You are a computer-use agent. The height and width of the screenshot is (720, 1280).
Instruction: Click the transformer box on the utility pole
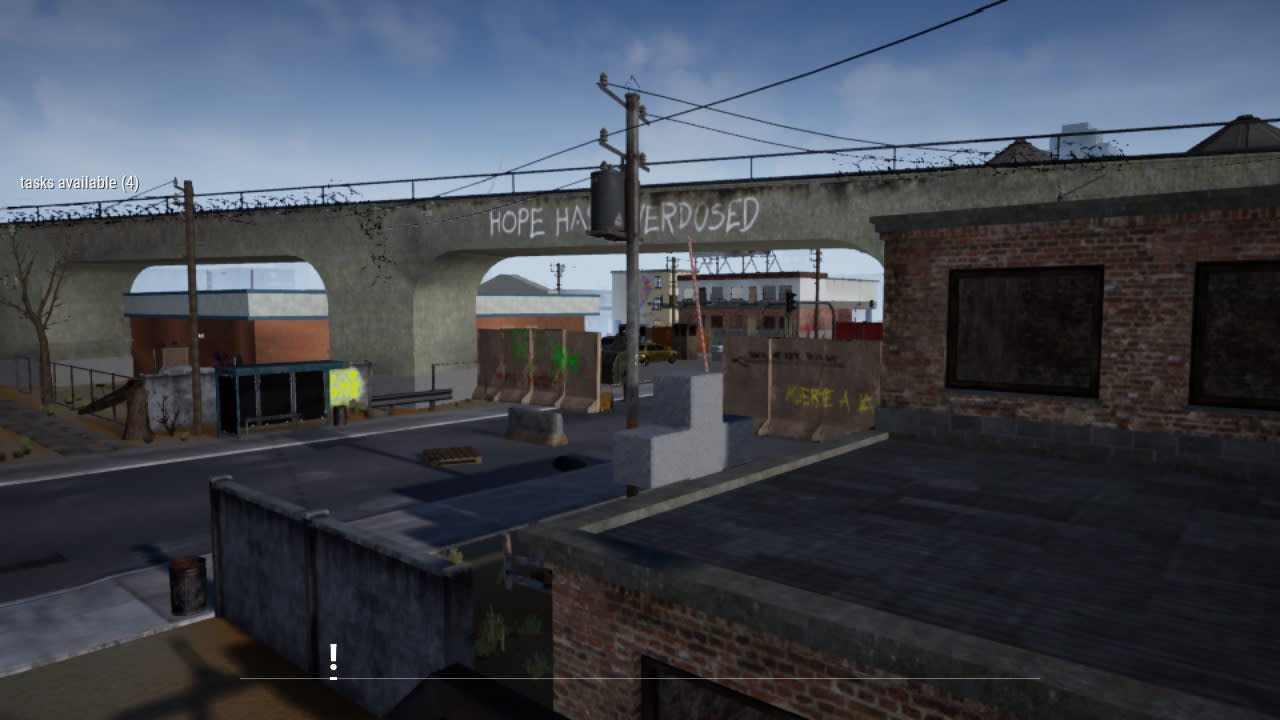pos(607,200)
